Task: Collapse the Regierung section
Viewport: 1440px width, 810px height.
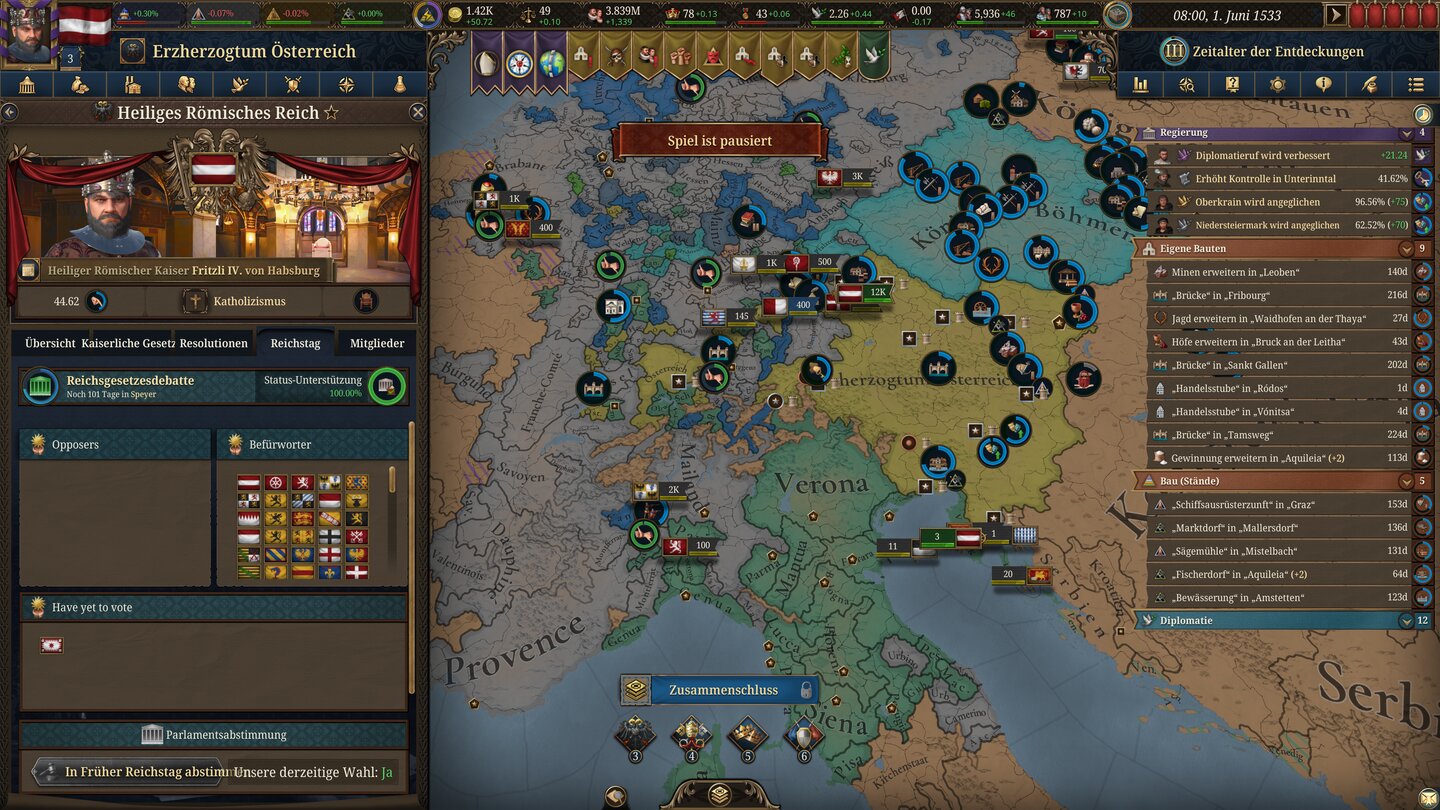Action: click(x=1406, y=132)
